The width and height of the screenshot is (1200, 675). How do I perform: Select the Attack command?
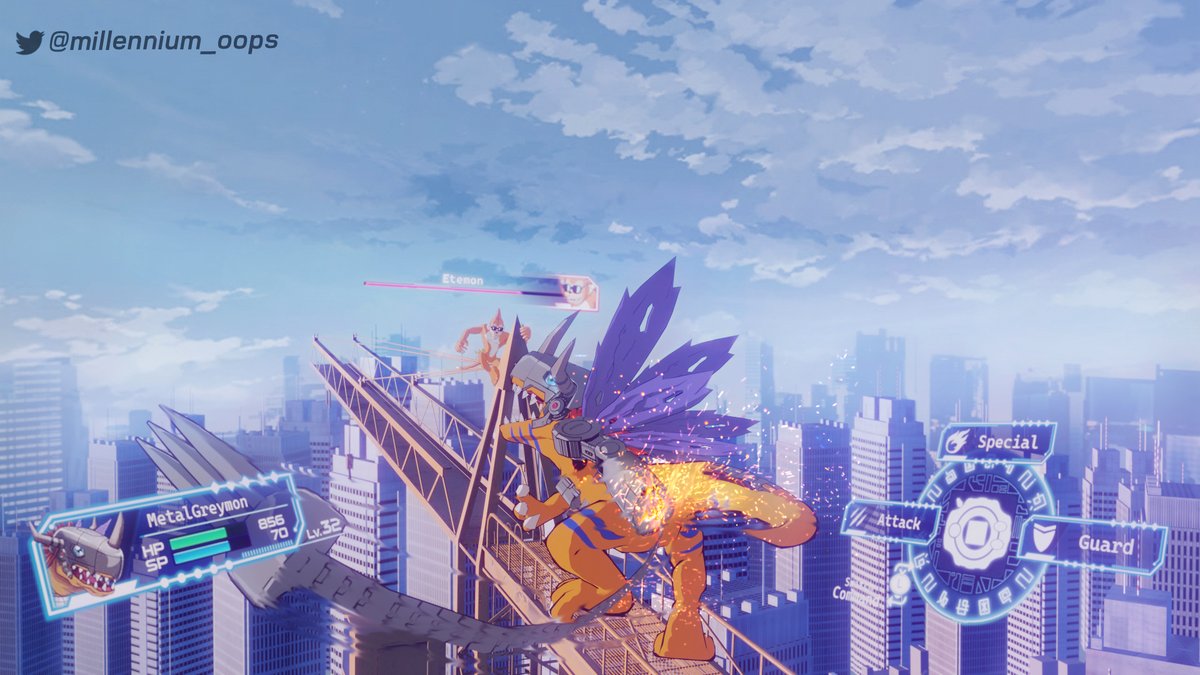click(x=892, y=521)
